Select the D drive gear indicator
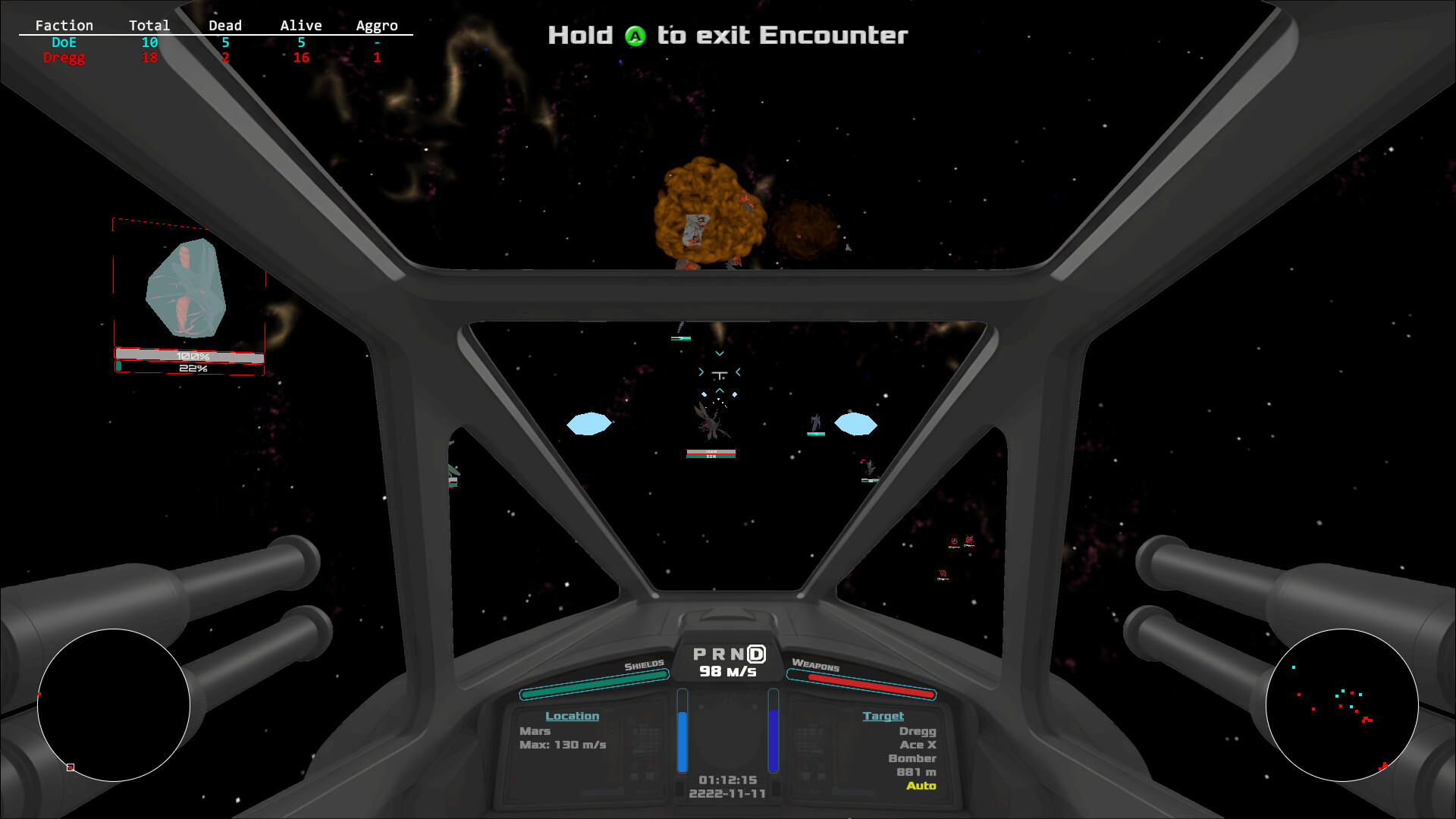This screenshot has height=819, width=1456. pos(755,653)
